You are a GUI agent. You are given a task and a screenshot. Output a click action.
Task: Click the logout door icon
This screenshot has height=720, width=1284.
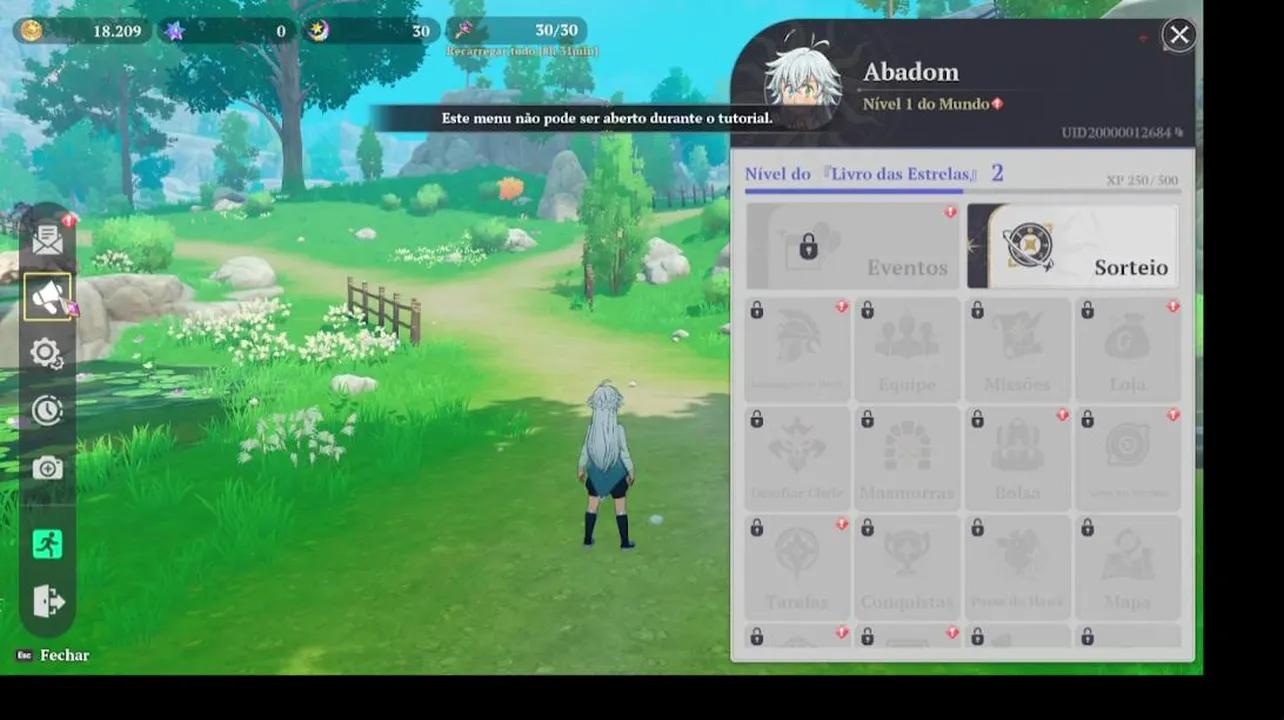tap(47, 601)
